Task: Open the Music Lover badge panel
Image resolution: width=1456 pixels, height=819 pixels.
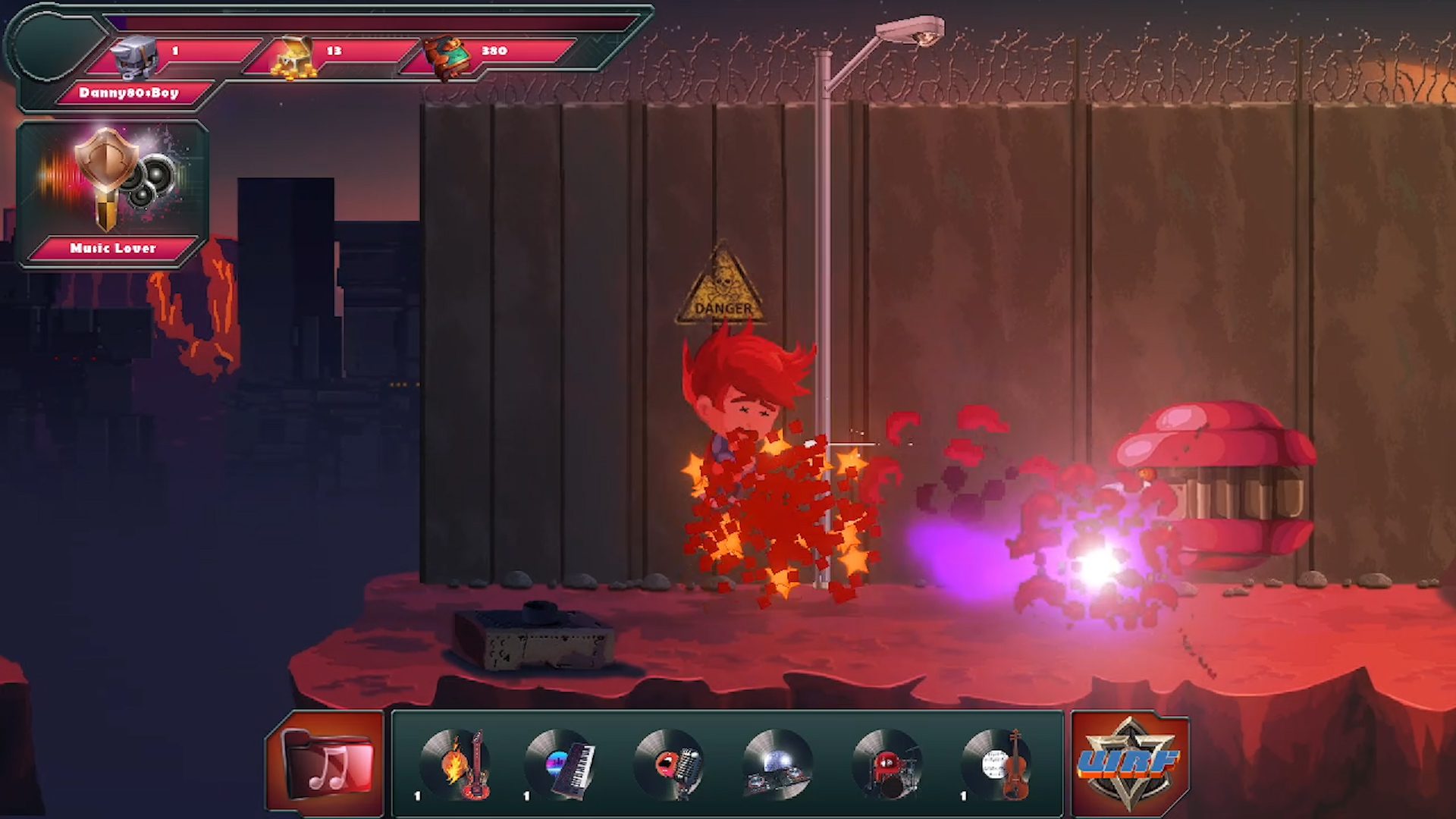Action: (112, 194)
